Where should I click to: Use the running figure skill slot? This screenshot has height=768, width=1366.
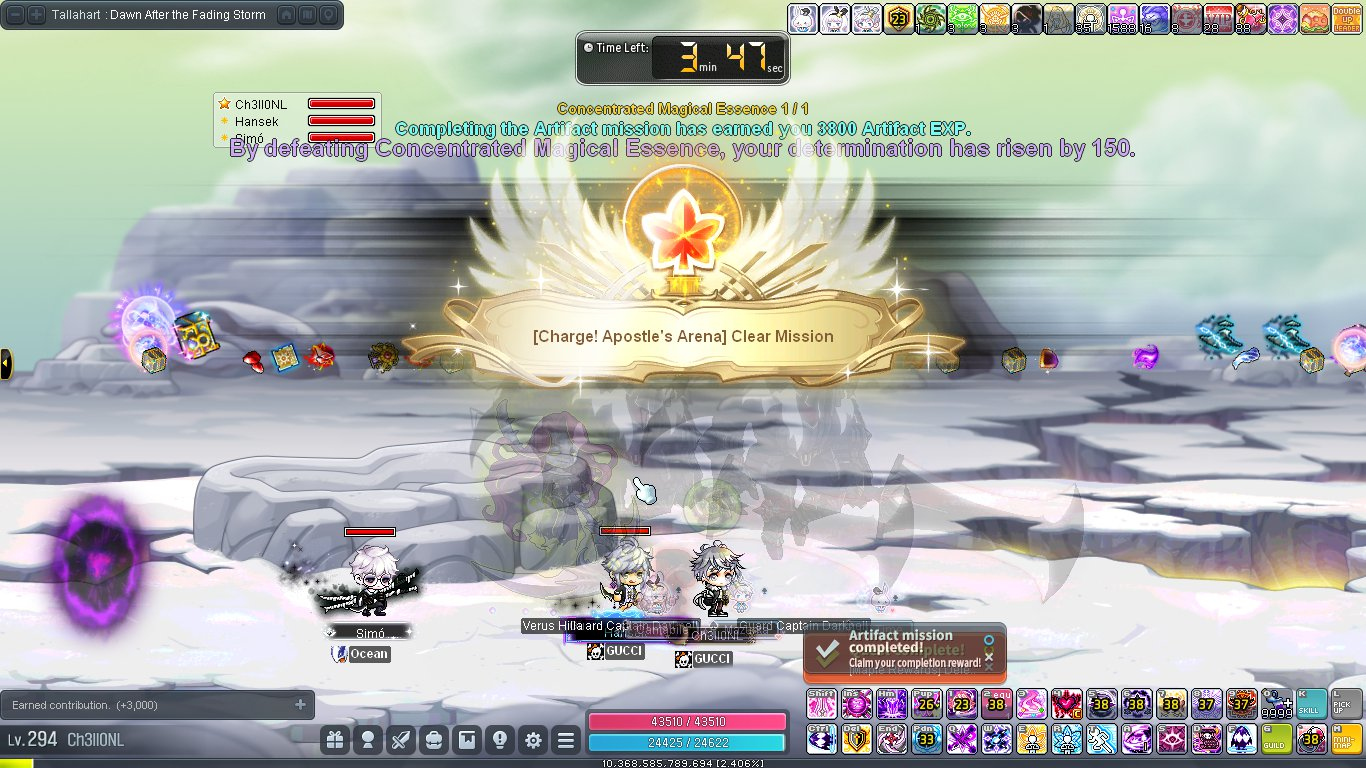[1101, 739]
